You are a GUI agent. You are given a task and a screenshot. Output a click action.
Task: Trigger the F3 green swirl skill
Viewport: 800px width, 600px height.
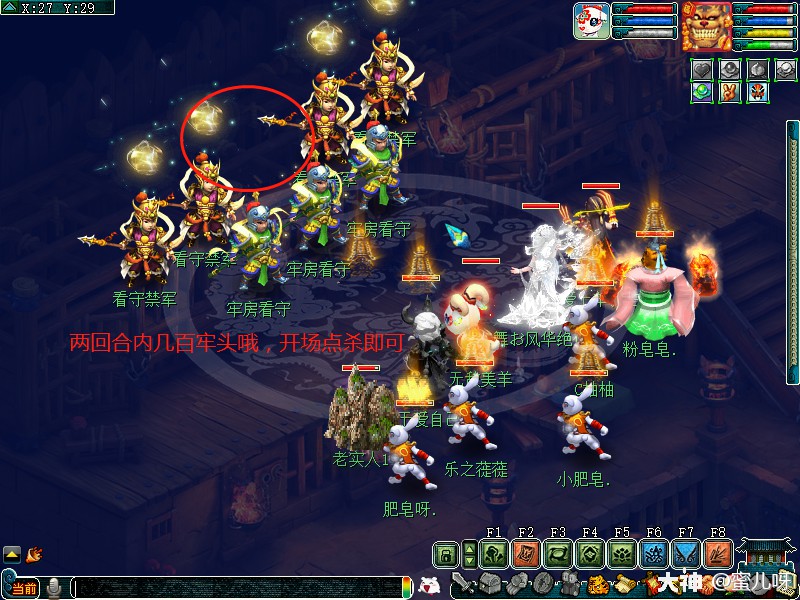pyautogui.click(x=558, y=554)
